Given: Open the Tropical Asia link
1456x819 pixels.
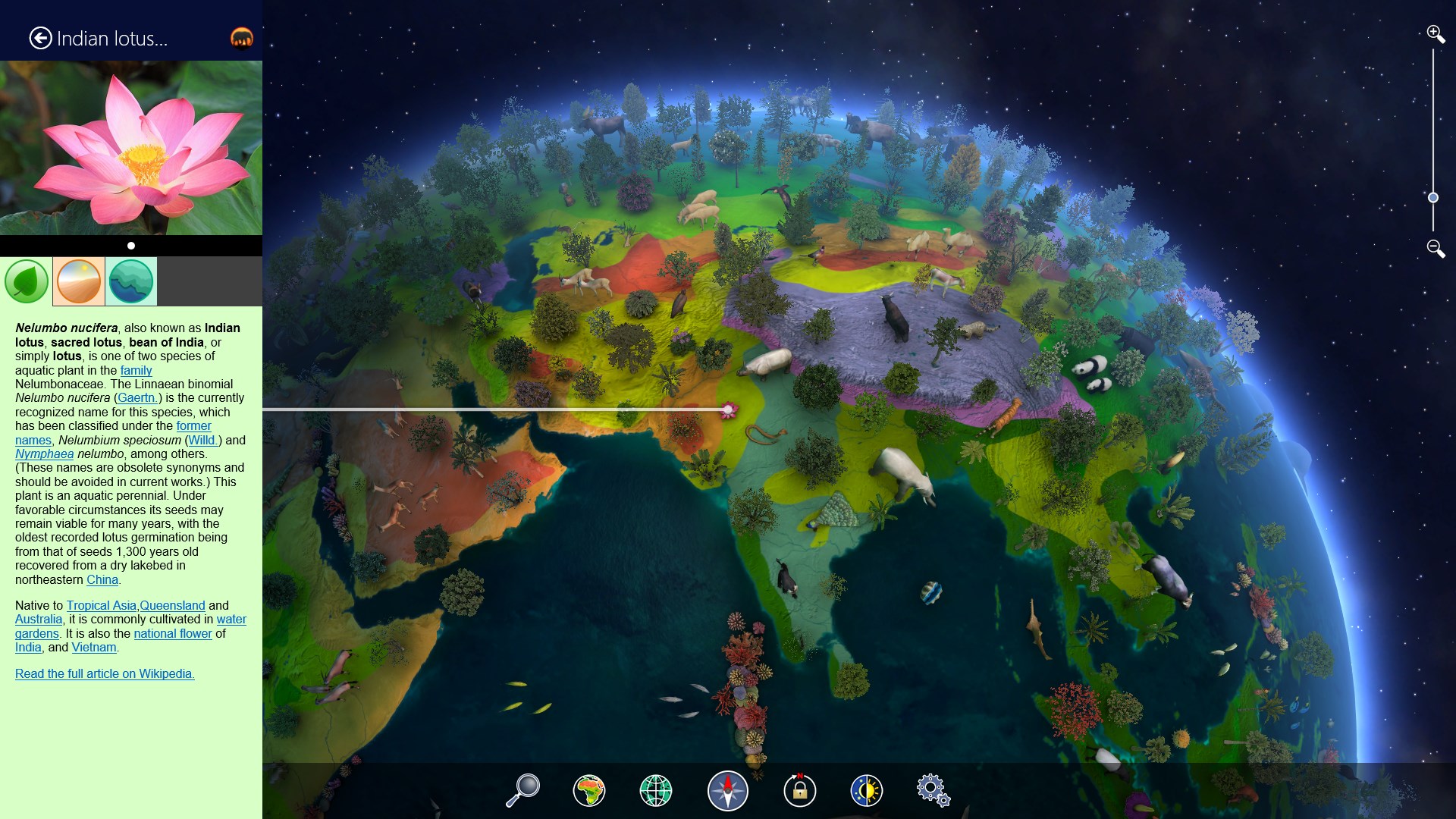Looking at the screenshot, I should pyautogui.click(x=101, y=605).
